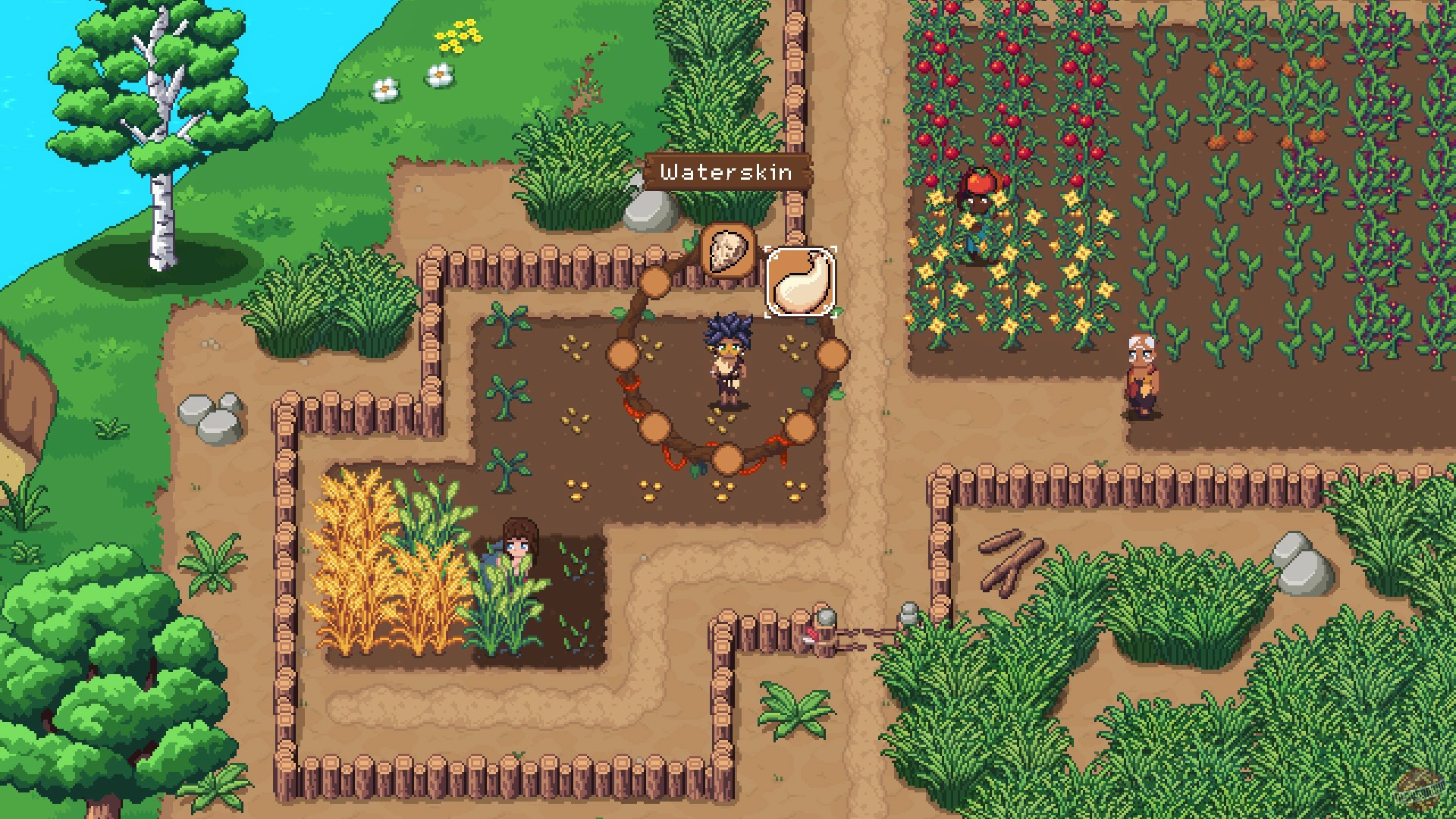The width and height of the screenshot is (1456, 819).
Task: Click the left node of the vine wheel
Action: [623, 353]
